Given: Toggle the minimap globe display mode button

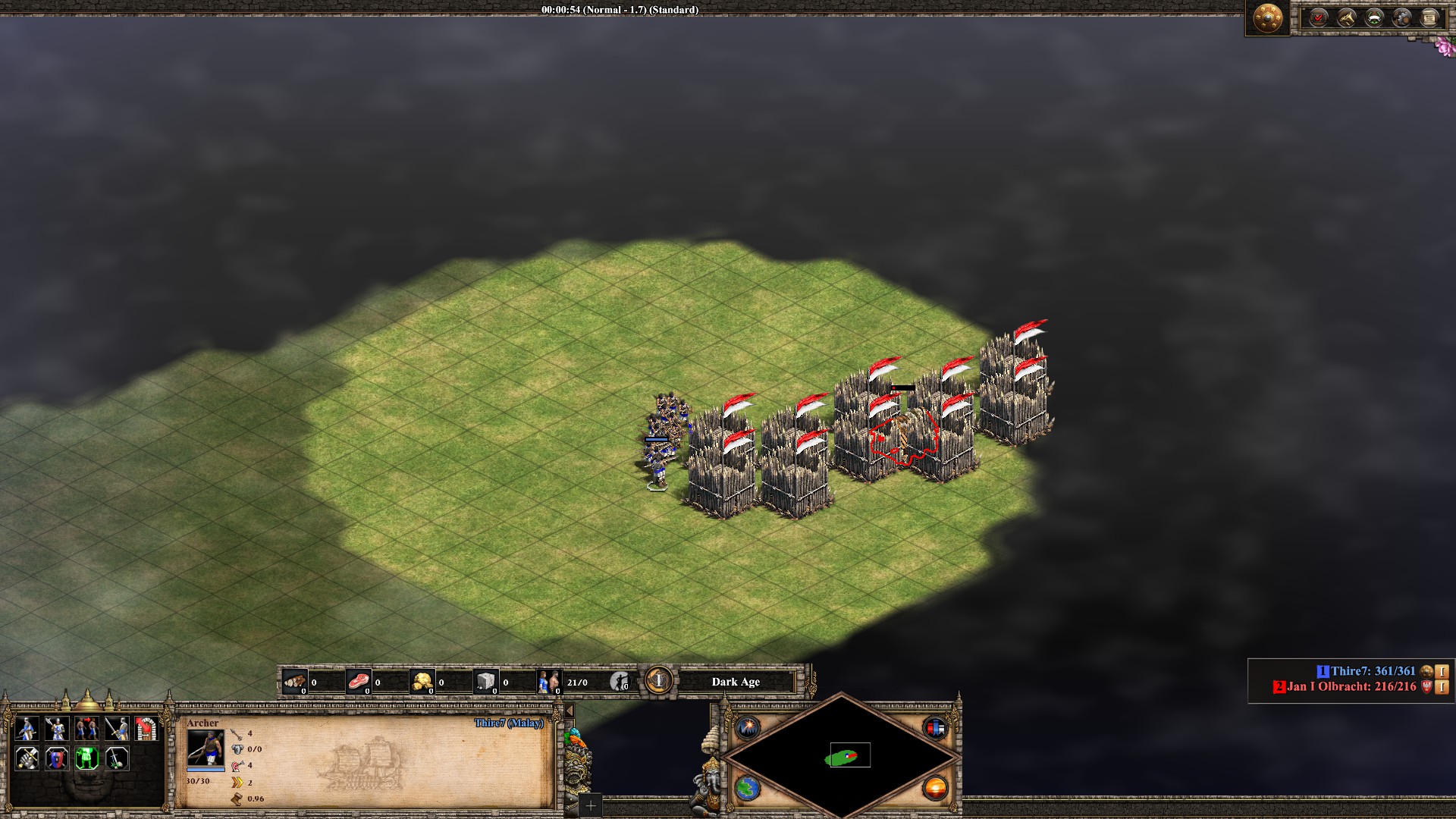Looking at the screenshot, I should click(748, 788).
